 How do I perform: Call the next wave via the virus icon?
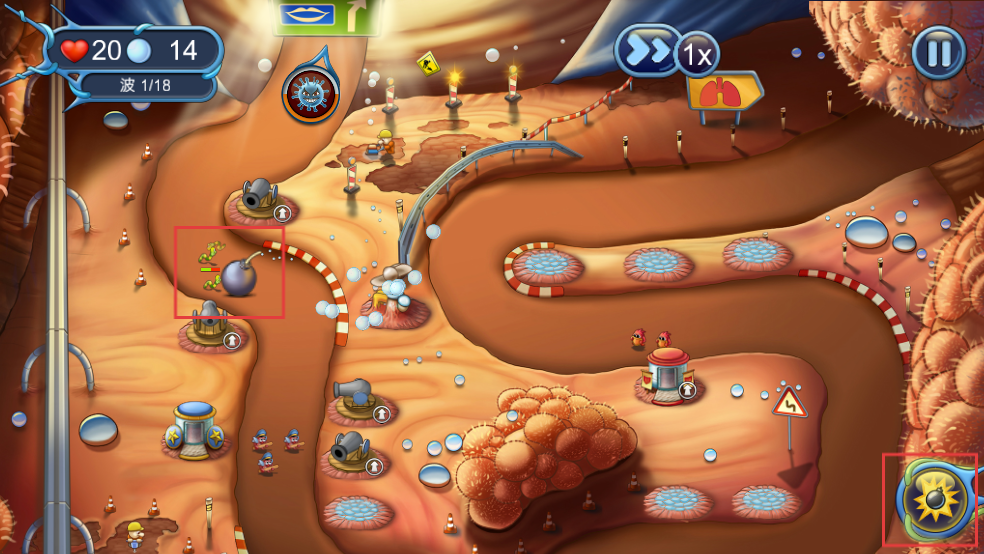(310, 94)
